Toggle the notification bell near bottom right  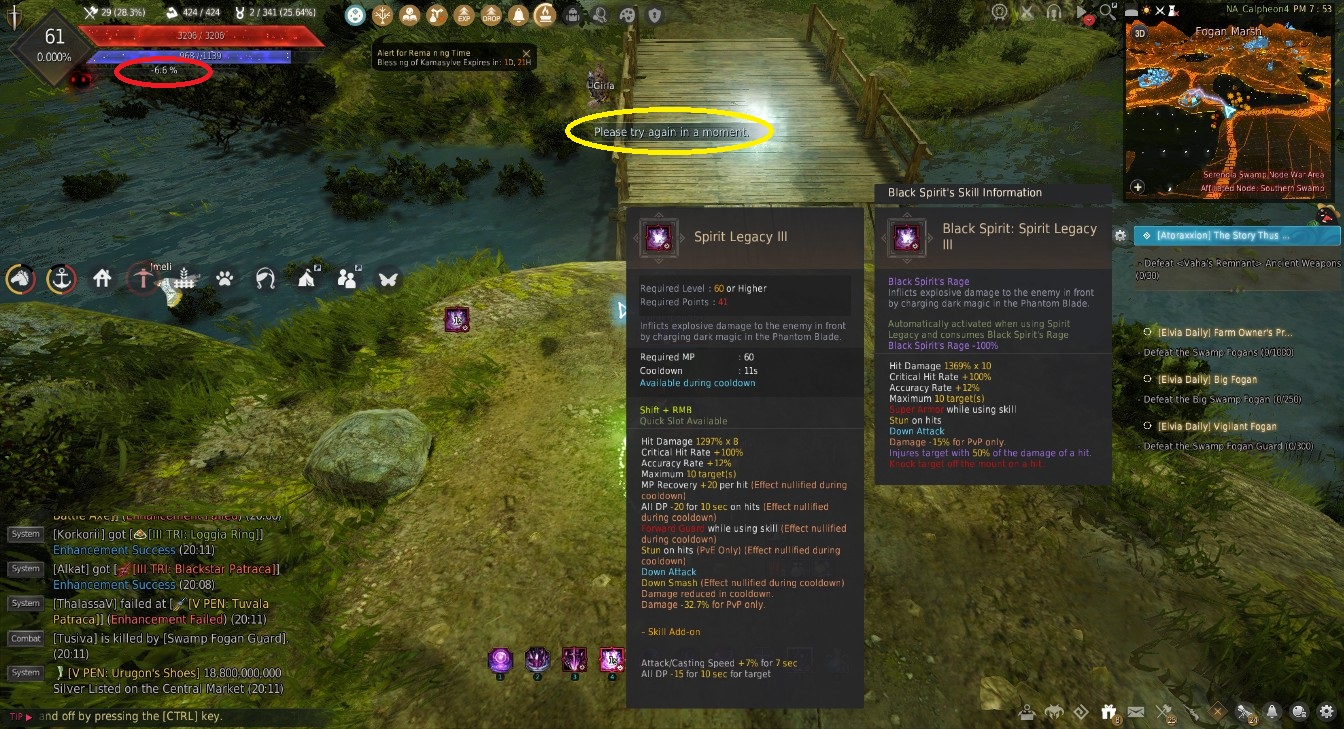tap(1270, 711)
